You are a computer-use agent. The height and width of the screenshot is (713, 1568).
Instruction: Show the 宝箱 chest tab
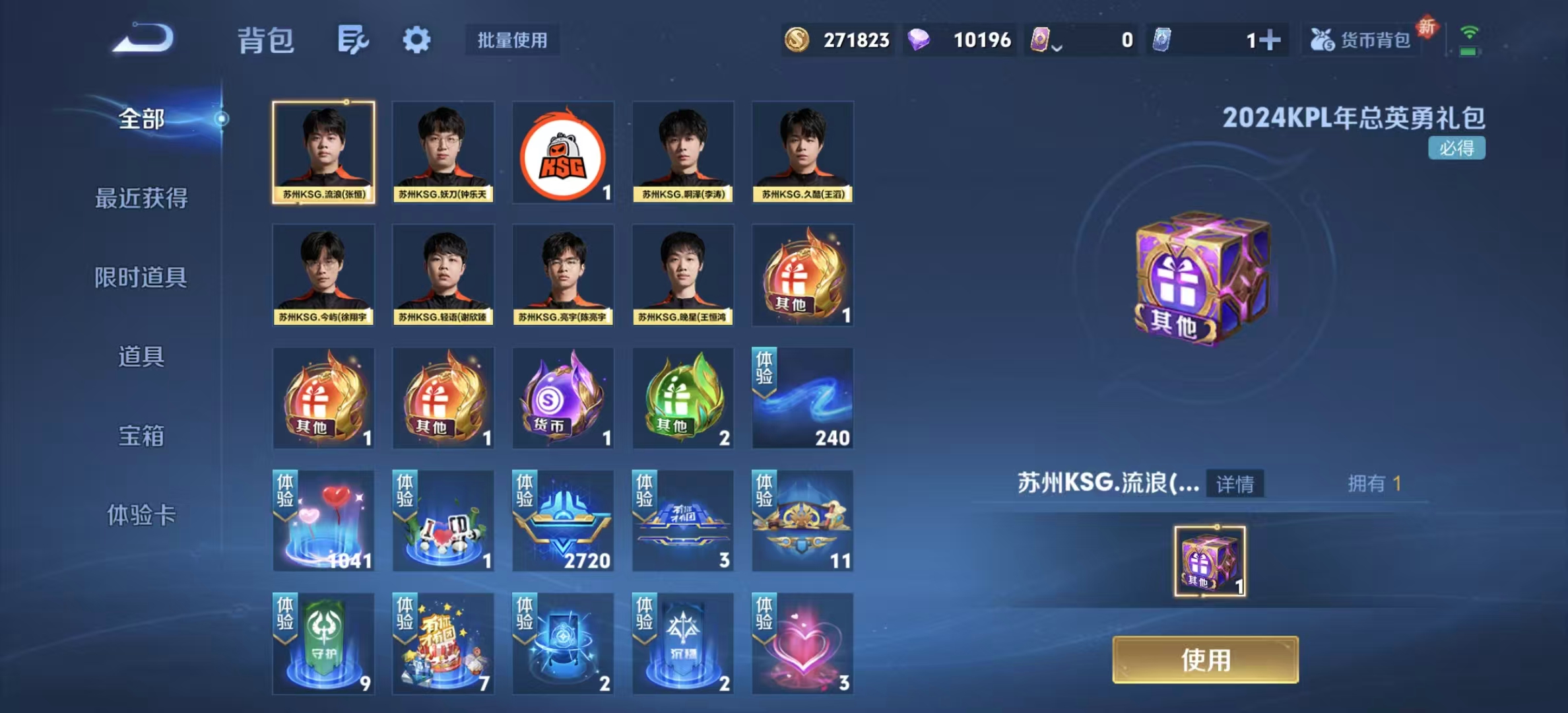tap(141, 436)
